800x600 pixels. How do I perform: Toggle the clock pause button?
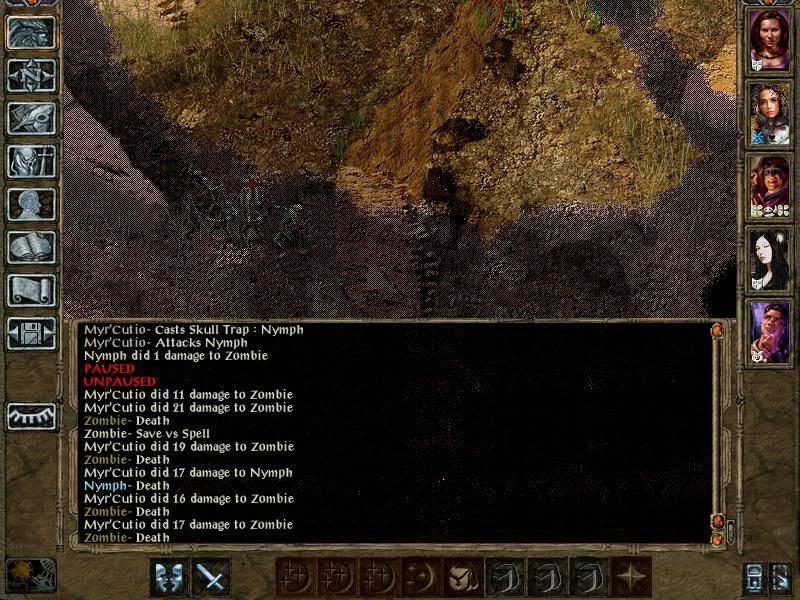tap(30, 575)
